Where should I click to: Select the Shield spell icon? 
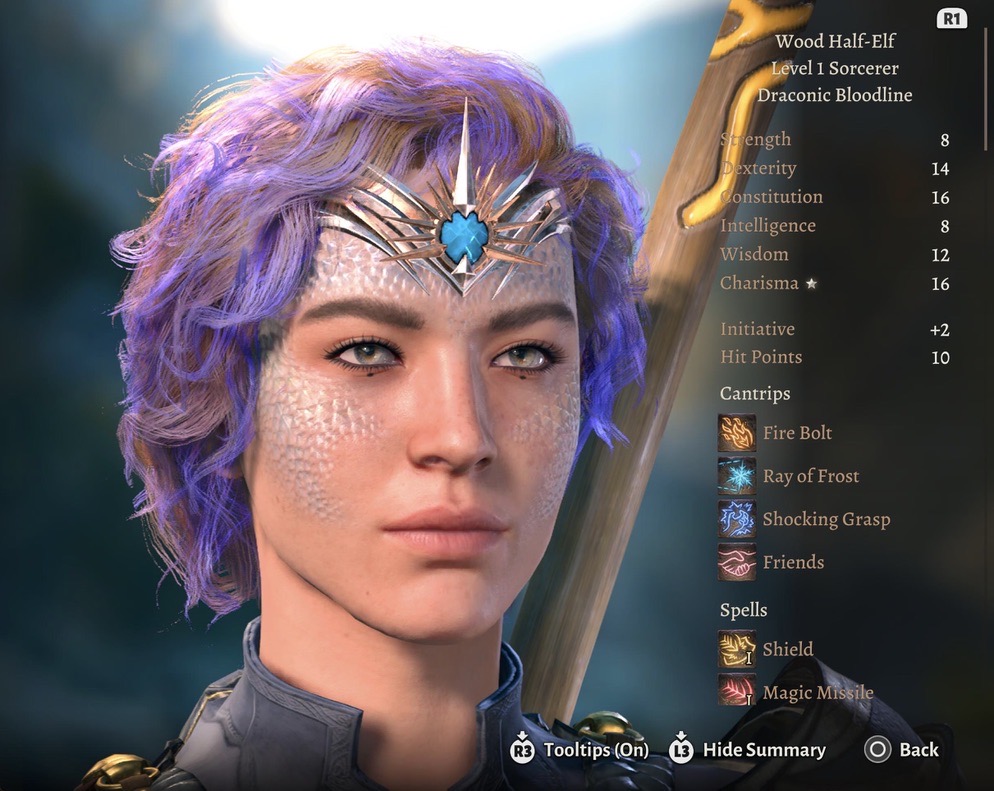click(737, 649)
